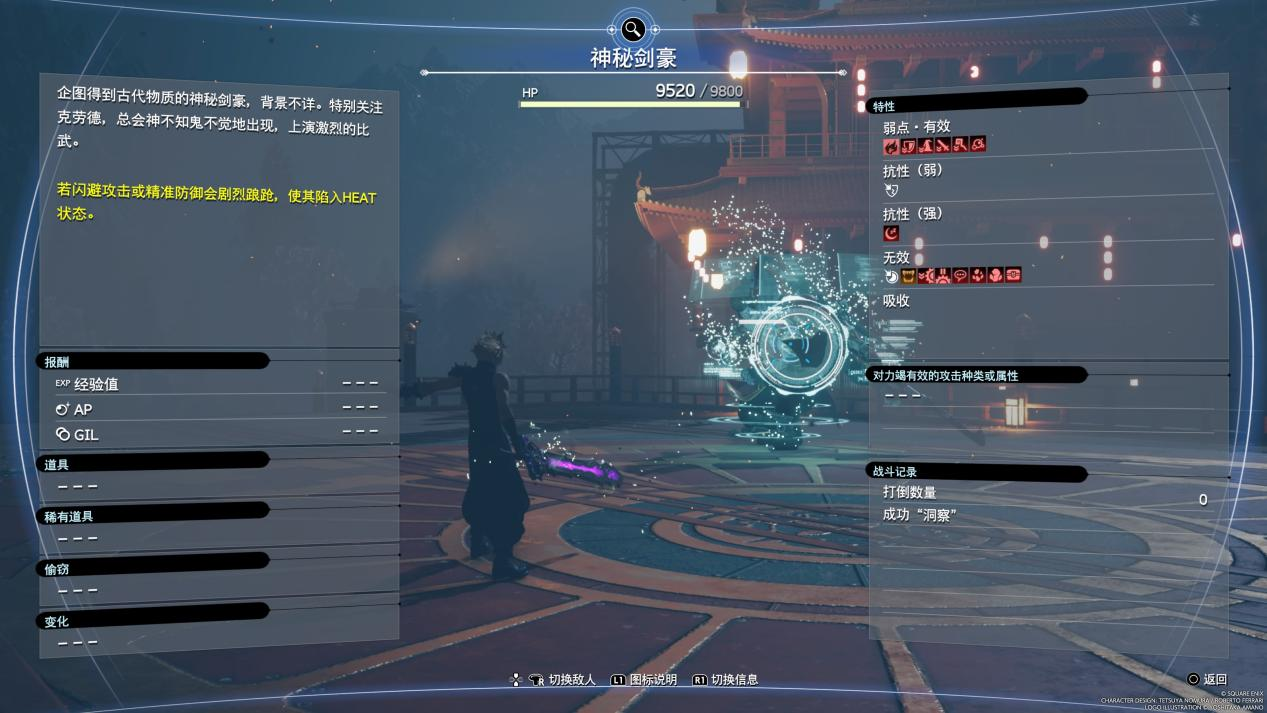Screen dimensions: 1267x713
Task: Select the shield icon under 抗性（弱）
Action: coord(891,189)
